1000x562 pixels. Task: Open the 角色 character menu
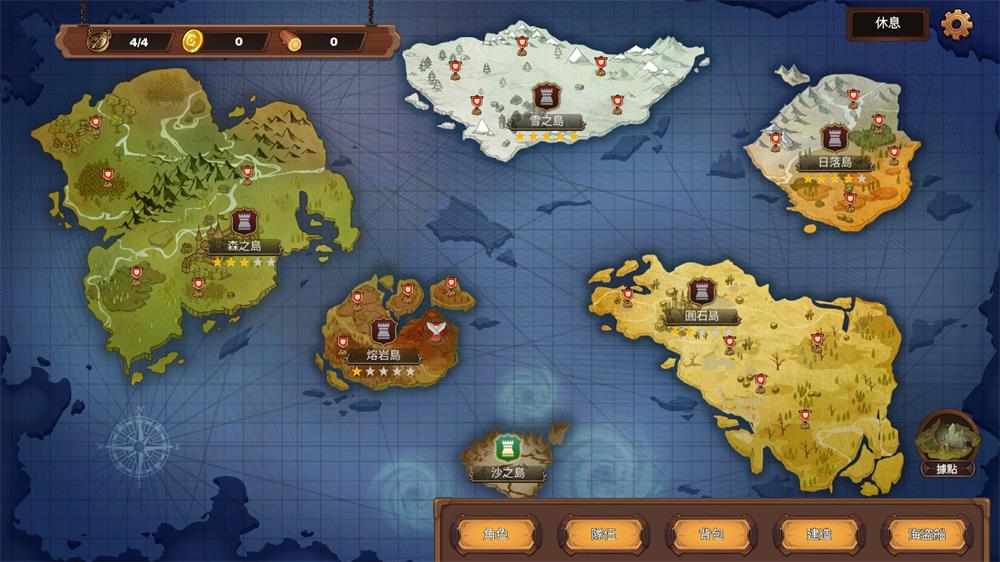point(495,534)
